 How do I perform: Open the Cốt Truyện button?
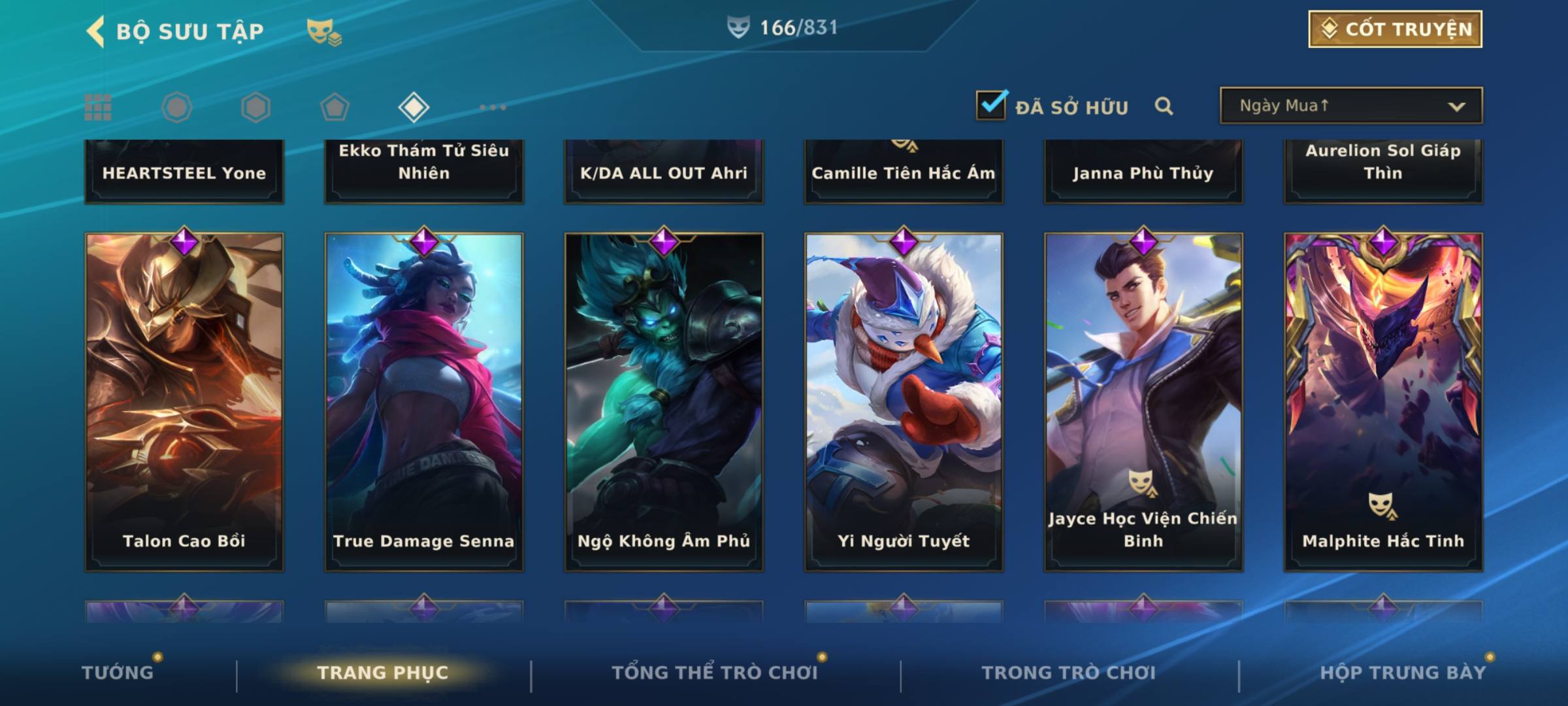click(x=1395, y=29)
